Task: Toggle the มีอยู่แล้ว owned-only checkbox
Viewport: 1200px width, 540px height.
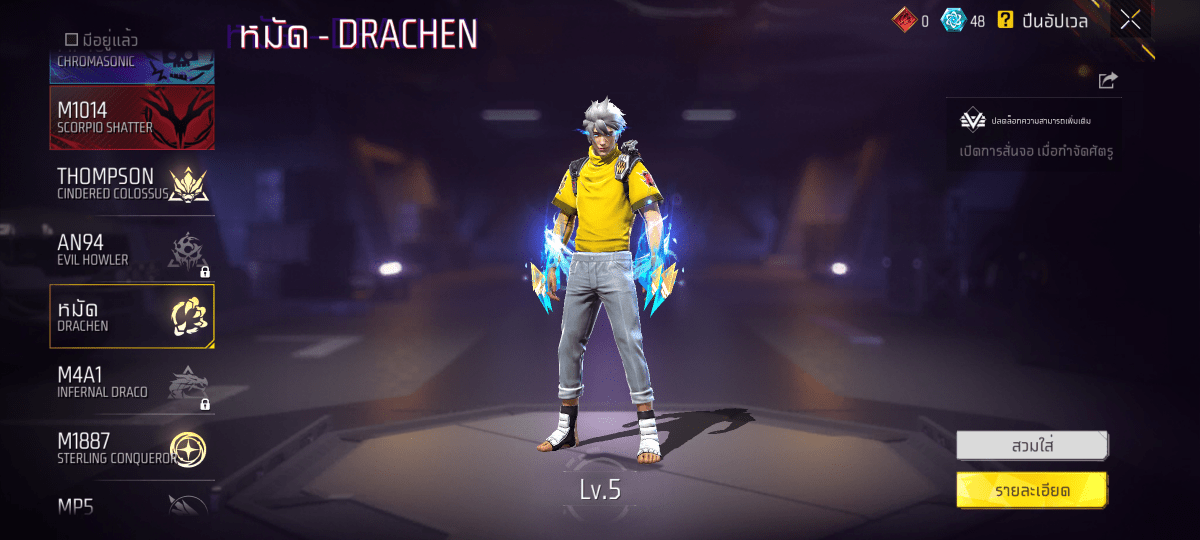Action: 72,40
